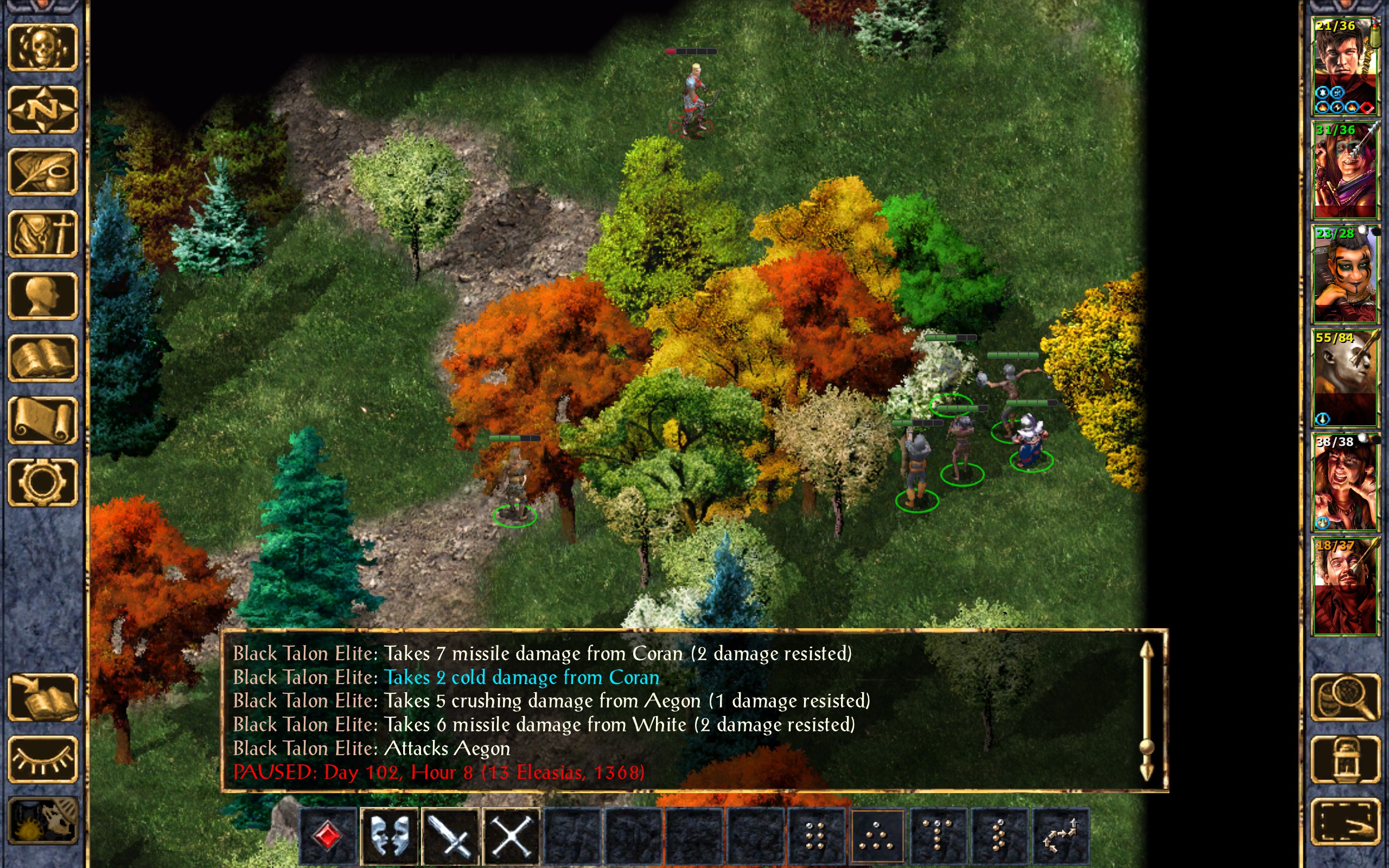
Task: Start dialogue with the twin masks button
Action: 390,836
